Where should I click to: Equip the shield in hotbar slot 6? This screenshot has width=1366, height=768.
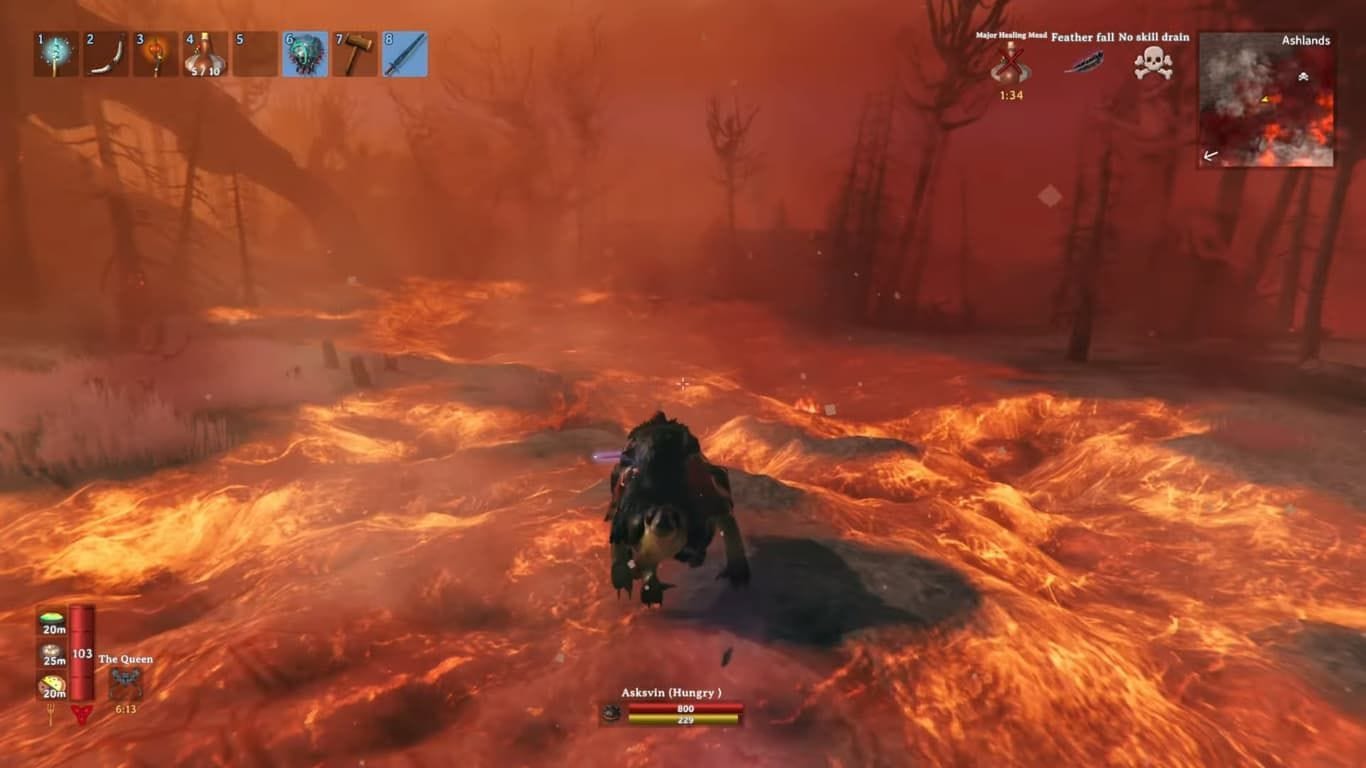click(x=305, y=54)
